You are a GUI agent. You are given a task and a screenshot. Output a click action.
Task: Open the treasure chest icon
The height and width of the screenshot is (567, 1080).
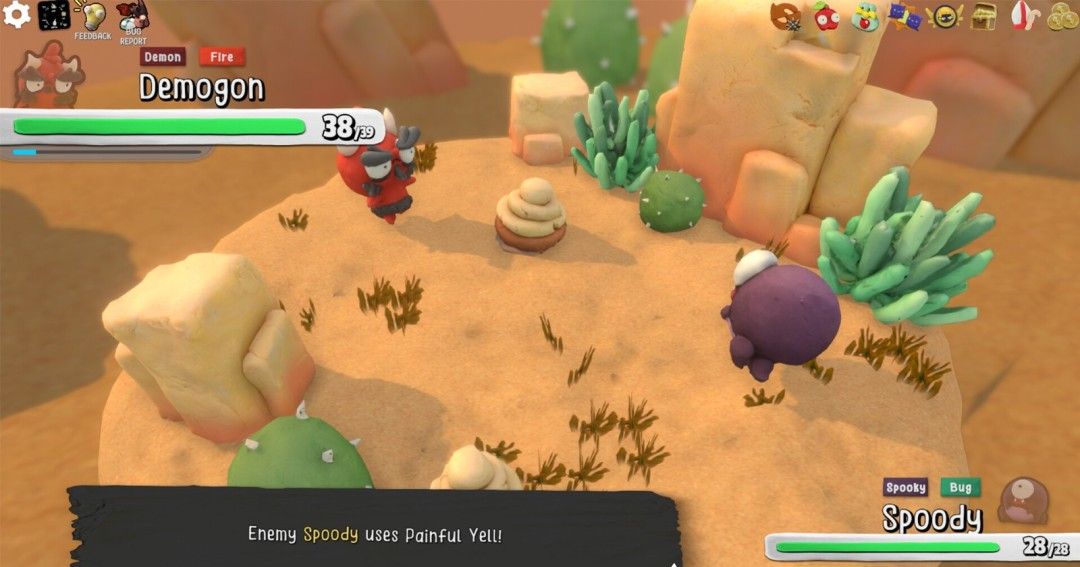point(984,17)
